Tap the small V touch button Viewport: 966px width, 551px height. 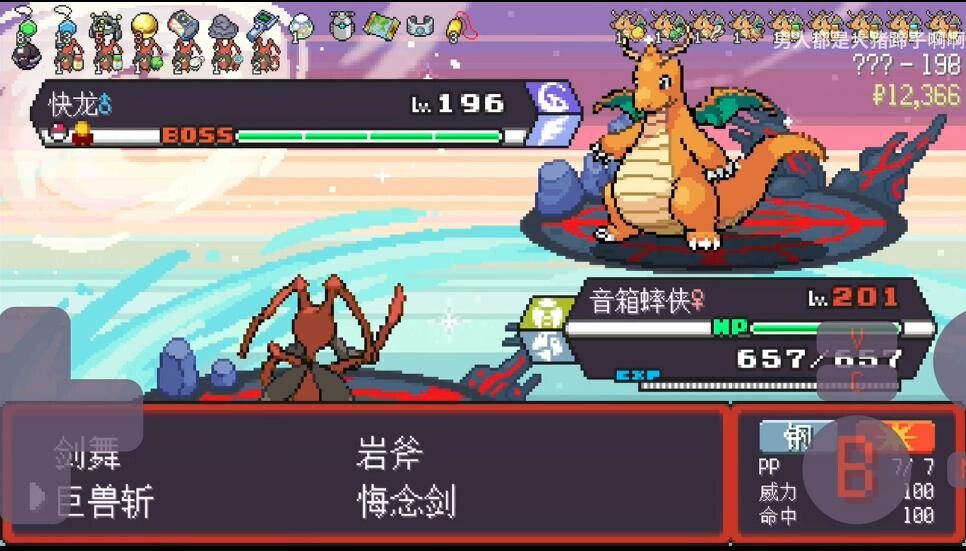point(857,338)
